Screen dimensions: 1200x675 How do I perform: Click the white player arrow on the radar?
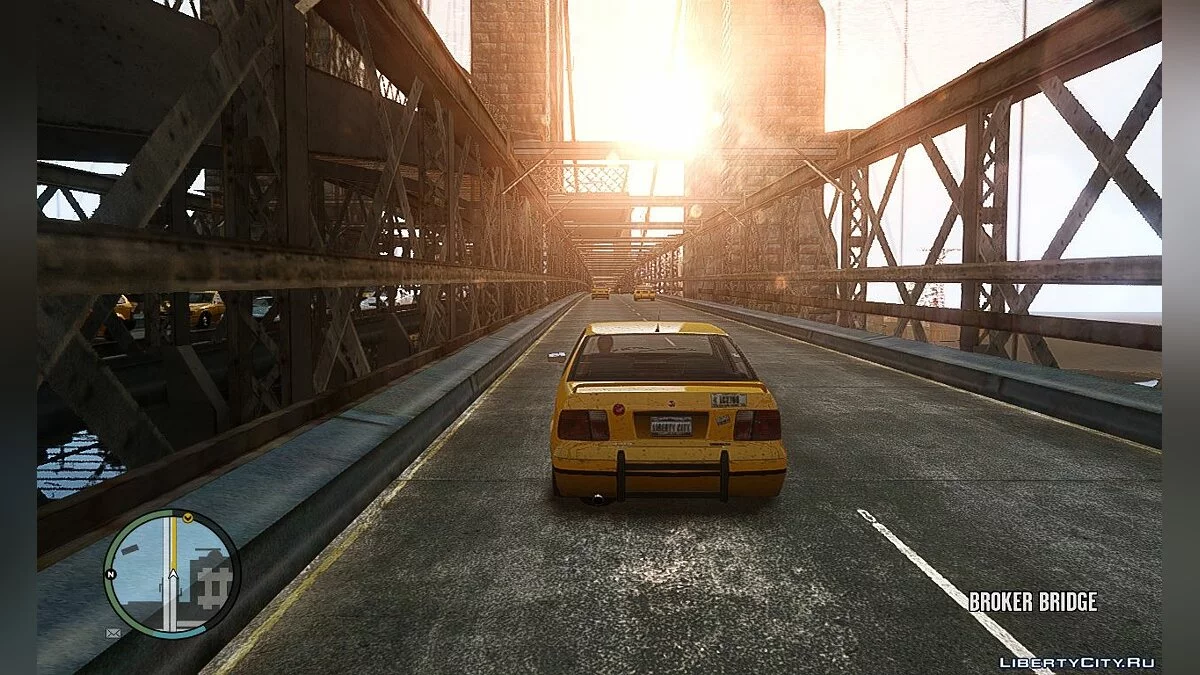[172, 576]
